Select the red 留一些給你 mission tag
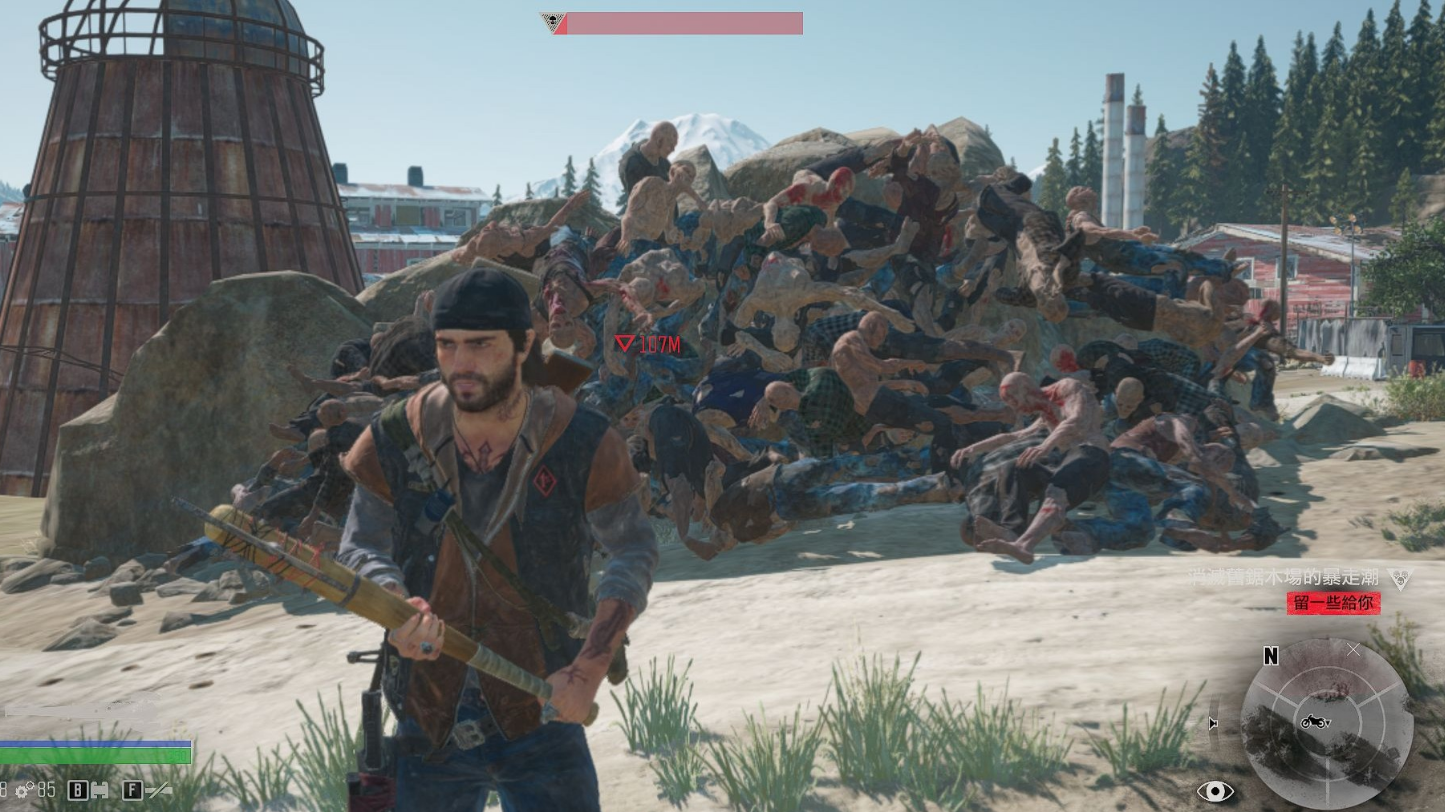This screenshot has width=1445, height=812. pyautogui.click(x=1334, y=603)
